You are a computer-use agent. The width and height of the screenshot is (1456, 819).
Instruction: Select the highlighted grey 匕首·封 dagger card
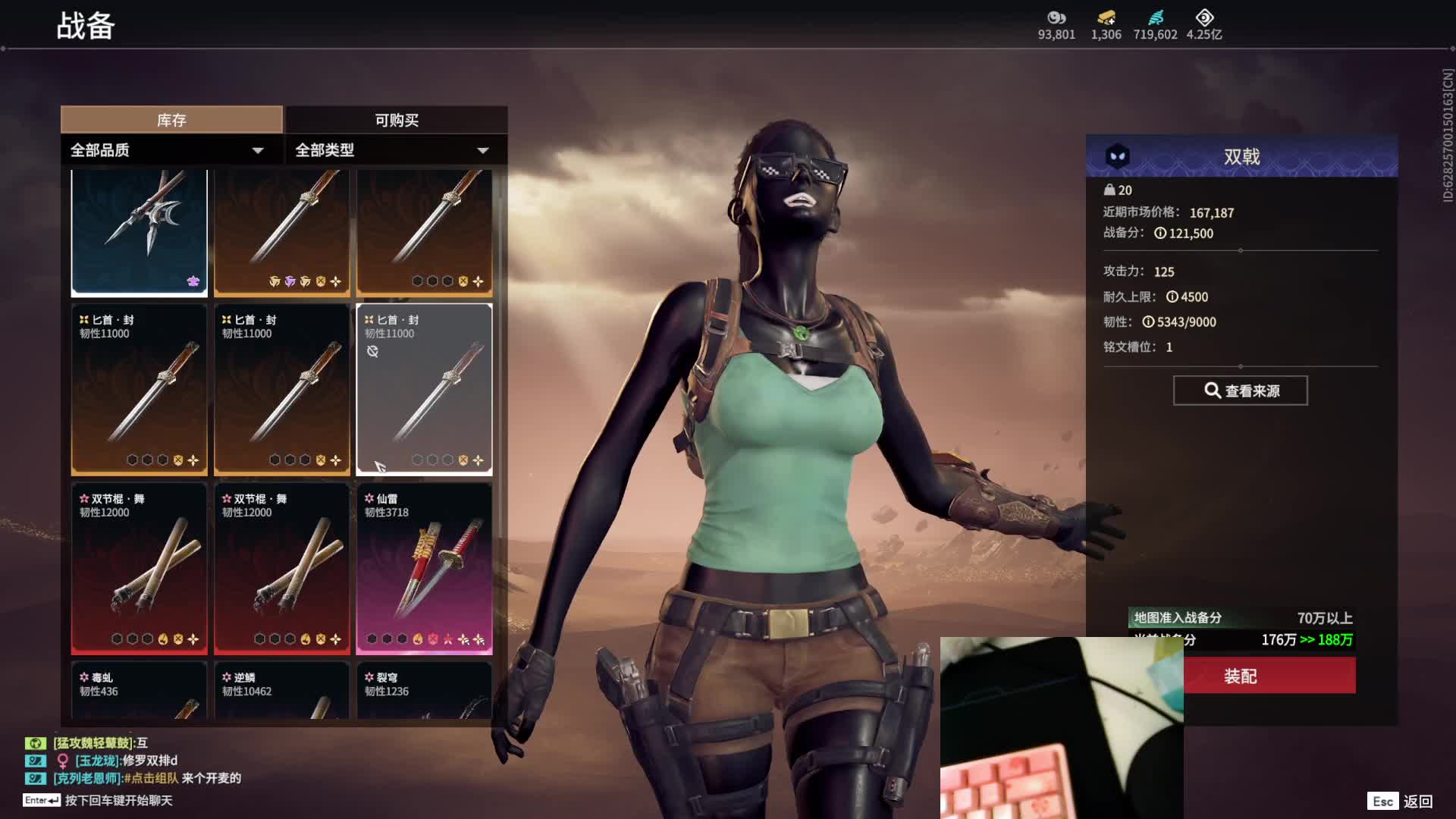point(424,390)
